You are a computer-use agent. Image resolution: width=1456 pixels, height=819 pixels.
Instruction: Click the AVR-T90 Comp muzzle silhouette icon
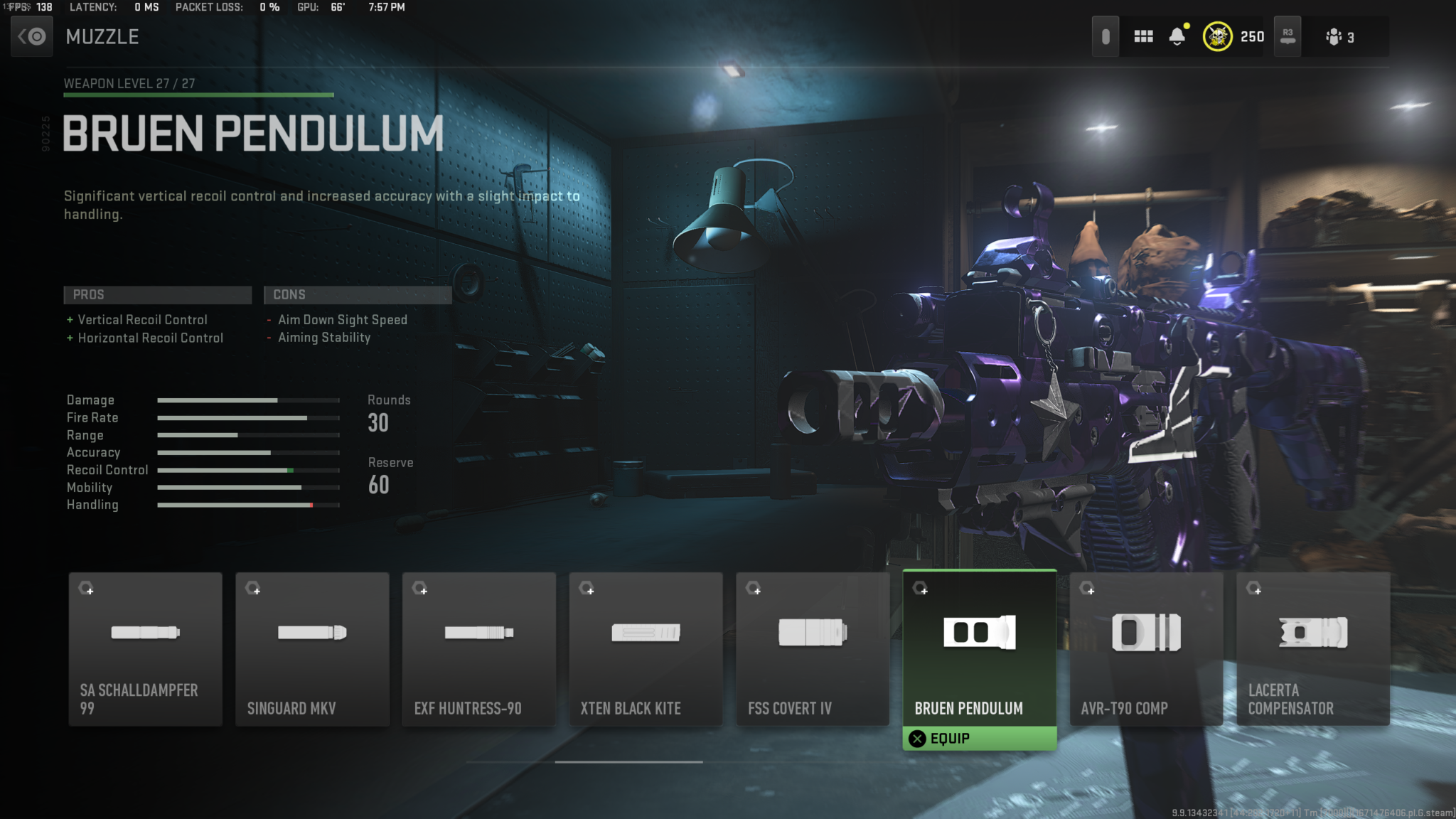(x=1146, y=632)
